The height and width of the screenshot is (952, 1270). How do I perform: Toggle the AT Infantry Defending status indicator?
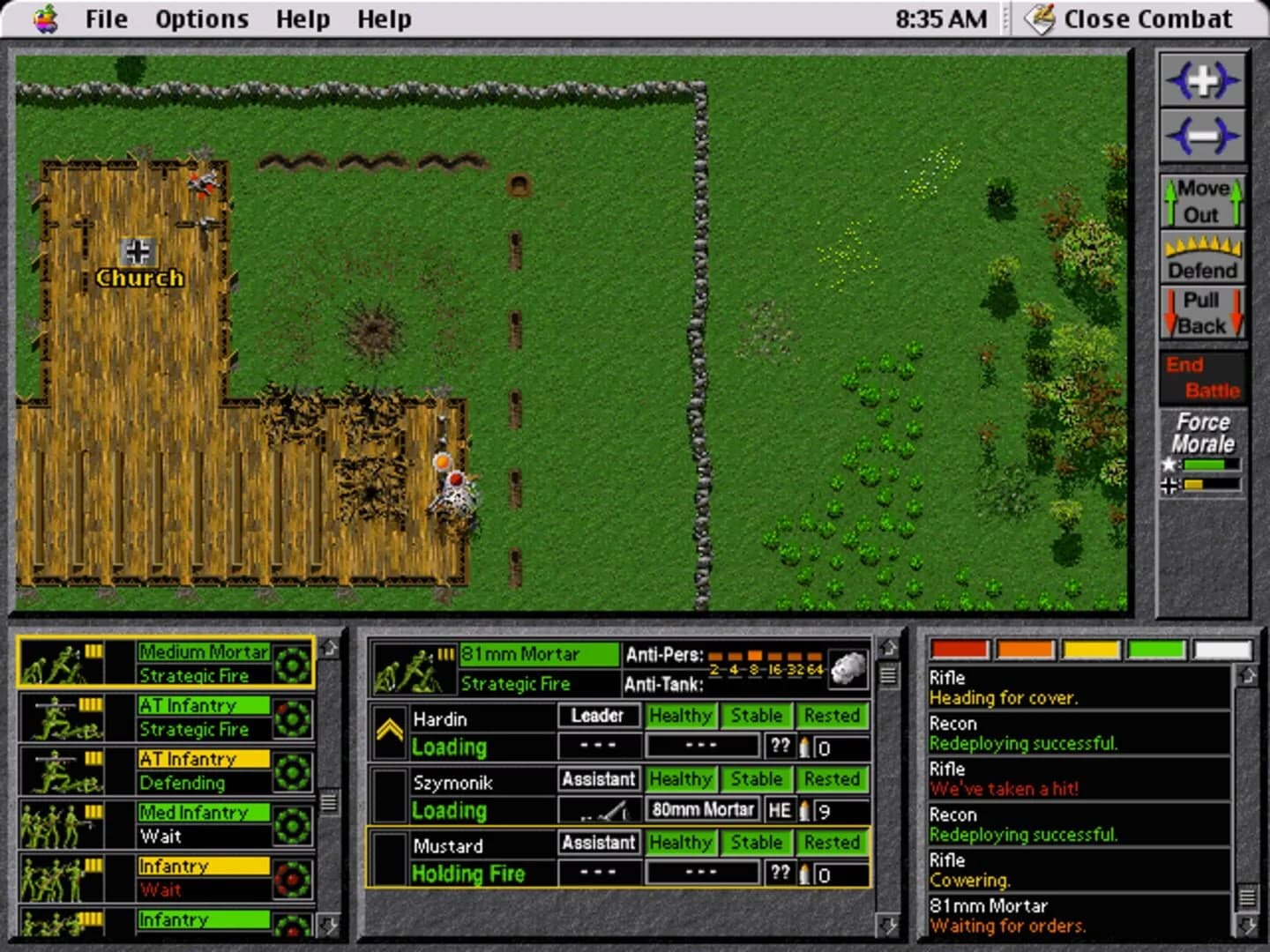[291, 770]
